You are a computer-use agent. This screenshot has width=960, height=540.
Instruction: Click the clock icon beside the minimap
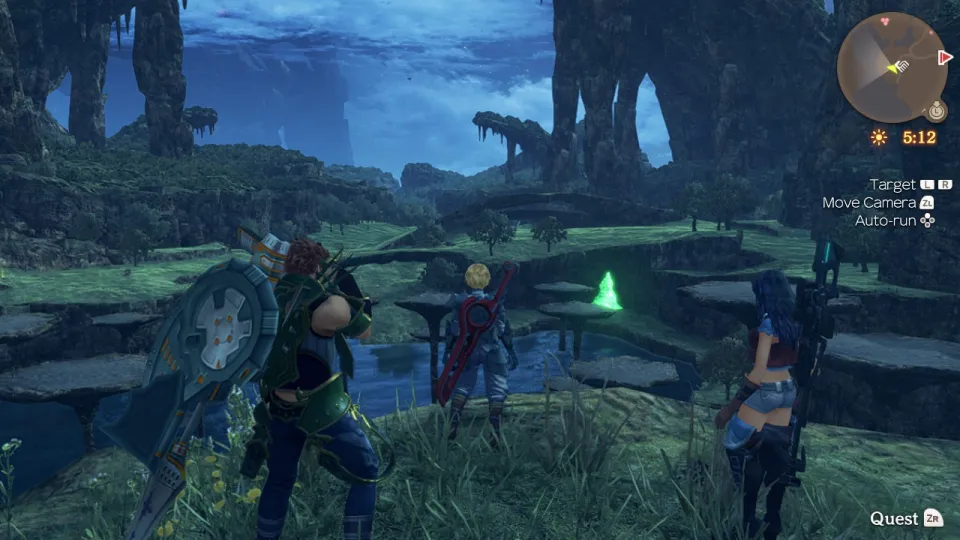click(936, 111)
